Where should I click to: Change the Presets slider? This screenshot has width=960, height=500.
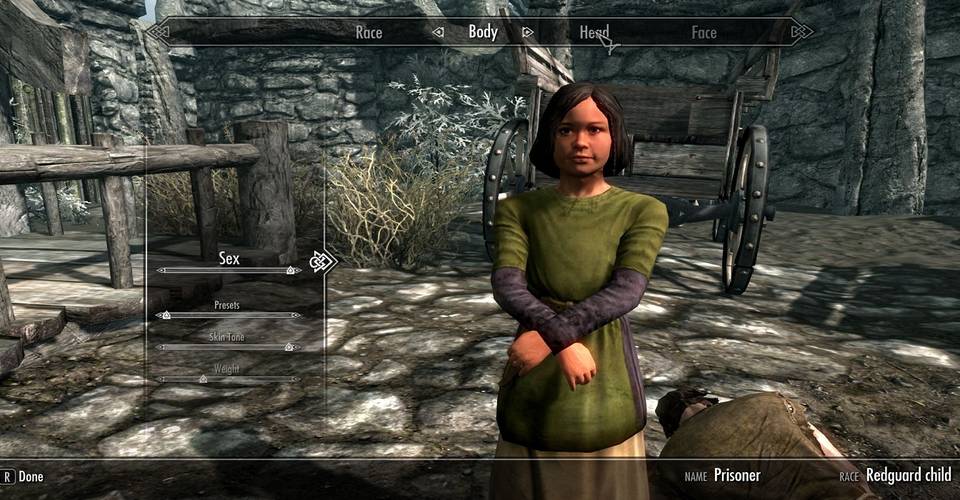pos(229,315)
